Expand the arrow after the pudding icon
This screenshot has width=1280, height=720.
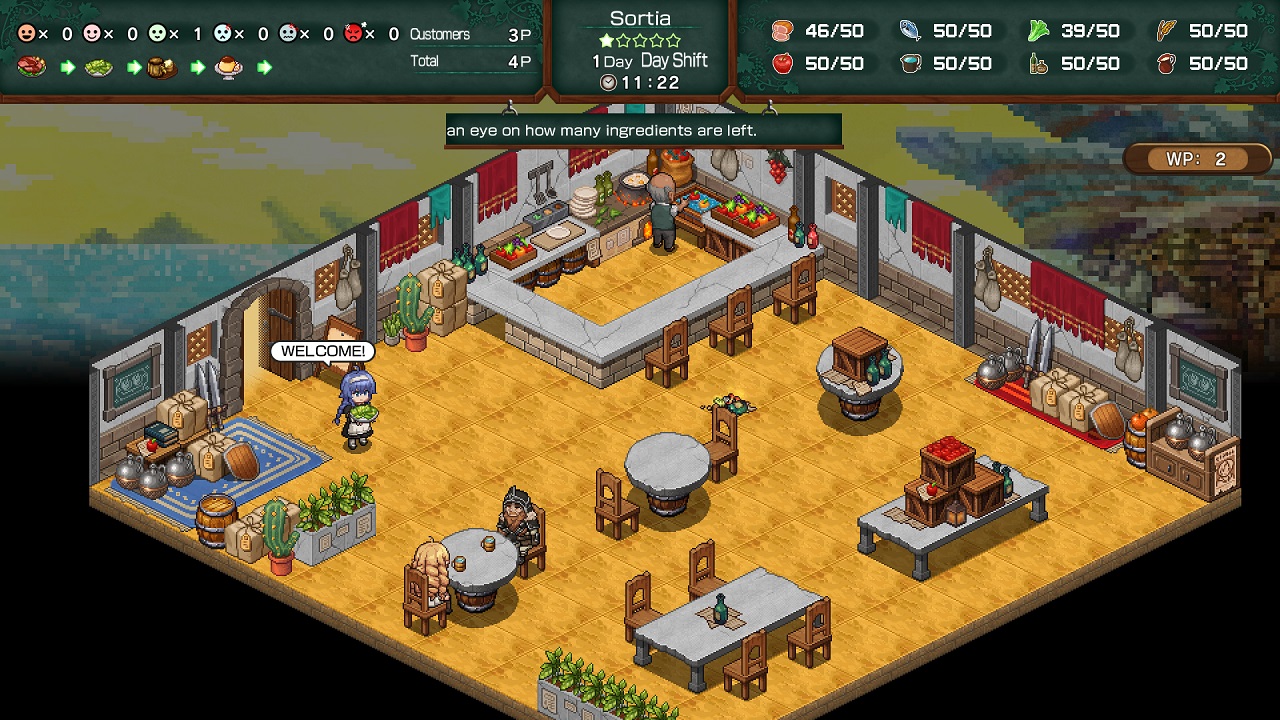coord(262,68)
